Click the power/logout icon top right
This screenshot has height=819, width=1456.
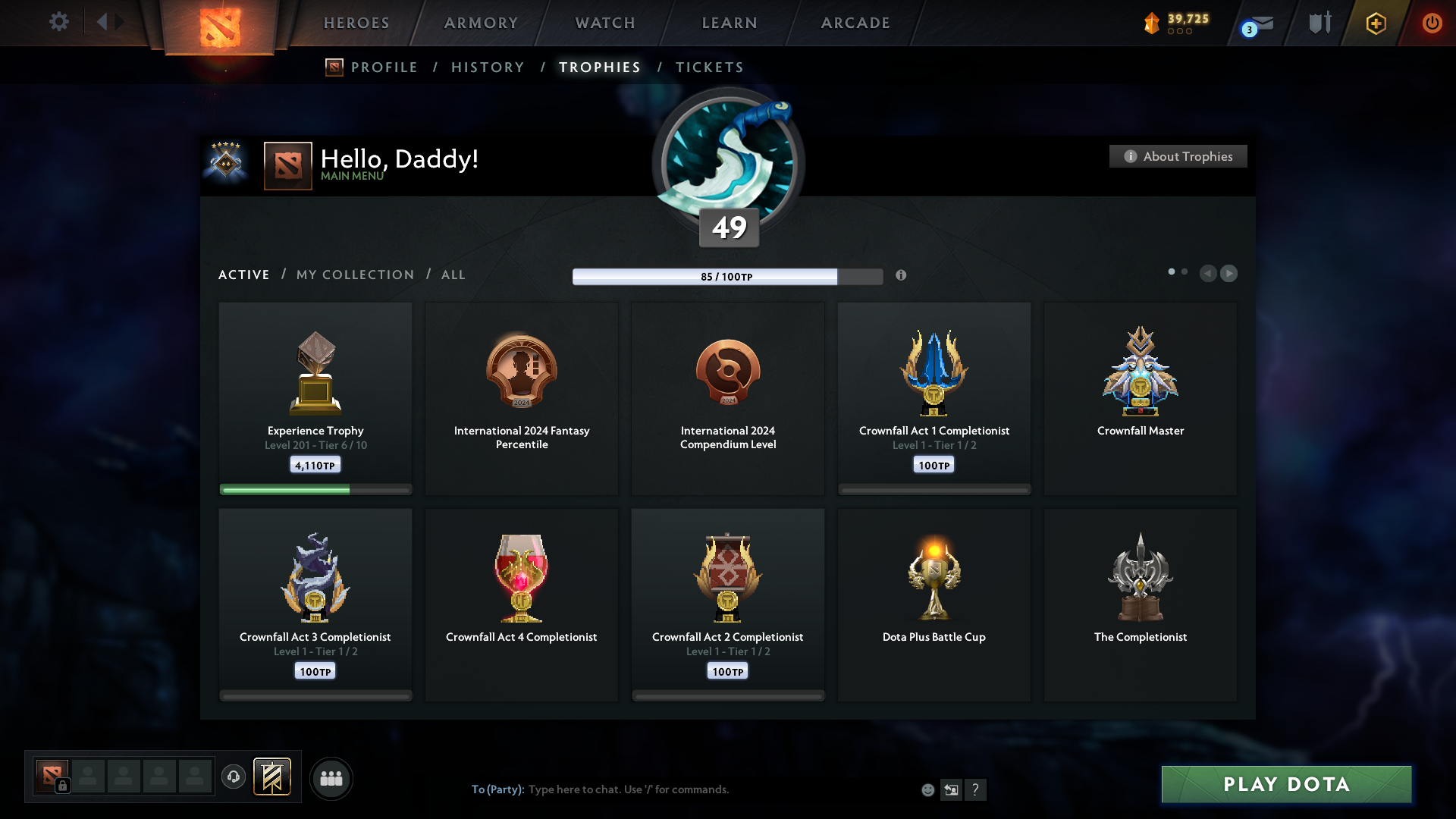tap(1432, 23)
